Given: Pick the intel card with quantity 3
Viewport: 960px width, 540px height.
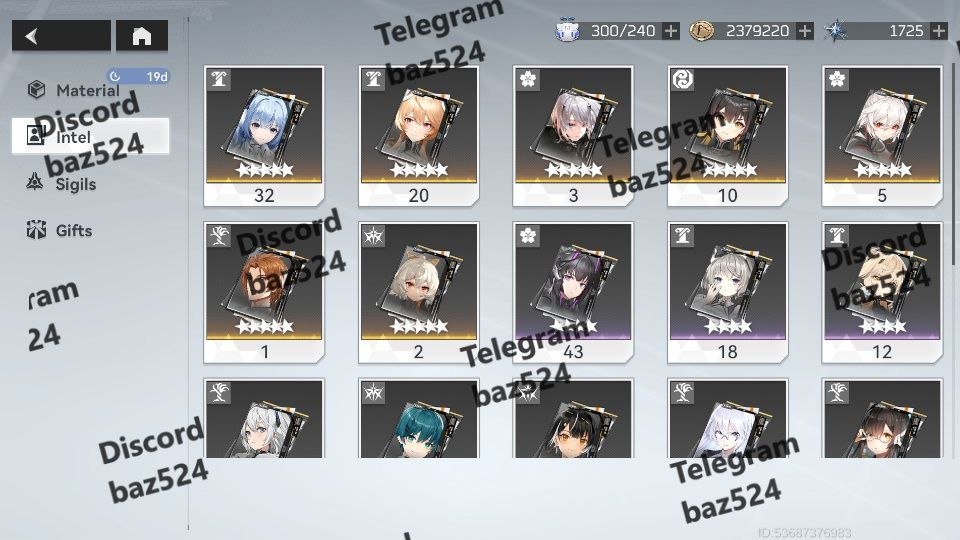Looking at the screenshot, I should coord(573,135).
